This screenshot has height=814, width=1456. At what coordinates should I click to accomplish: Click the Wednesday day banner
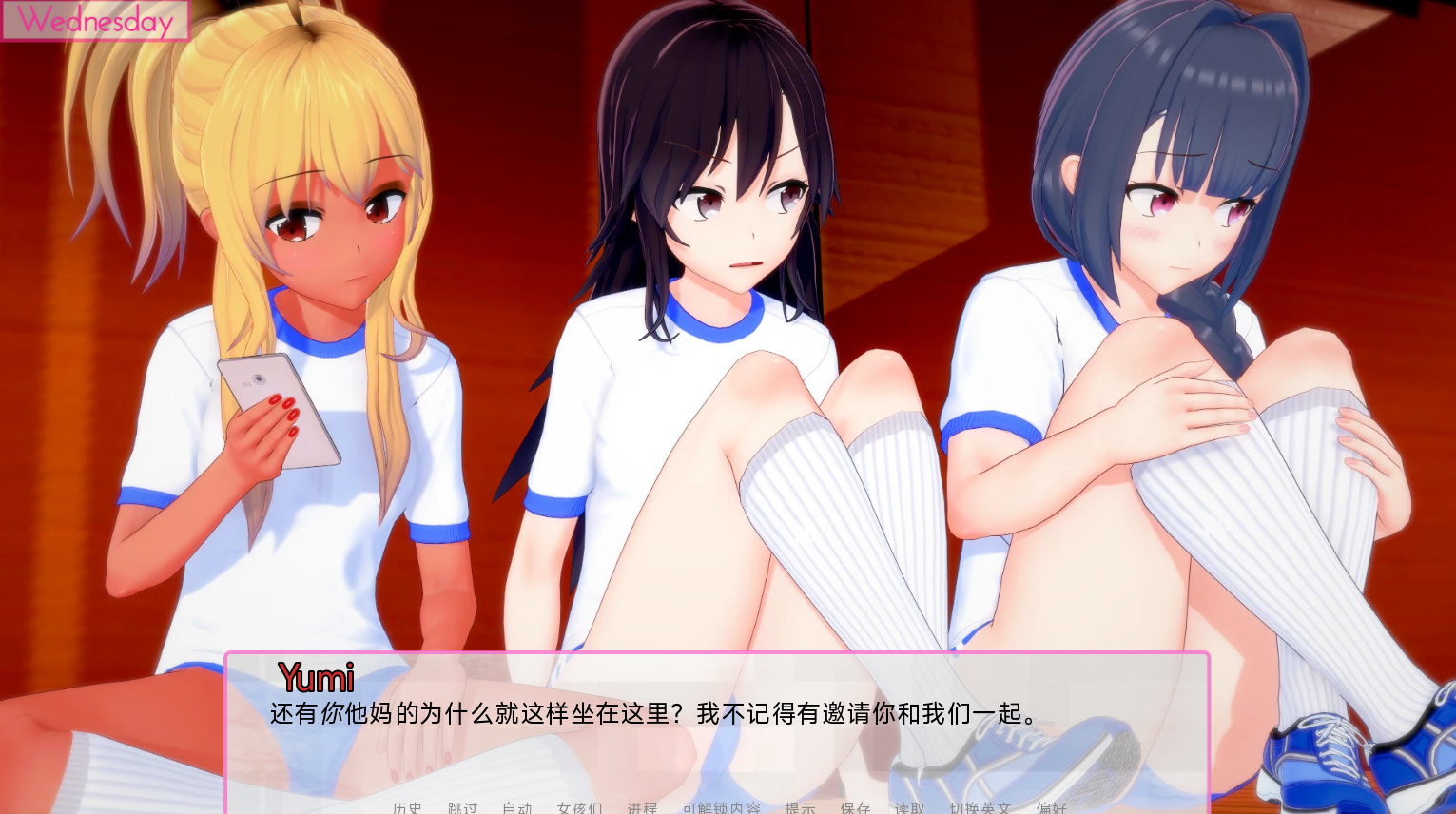tap(95, 21)
